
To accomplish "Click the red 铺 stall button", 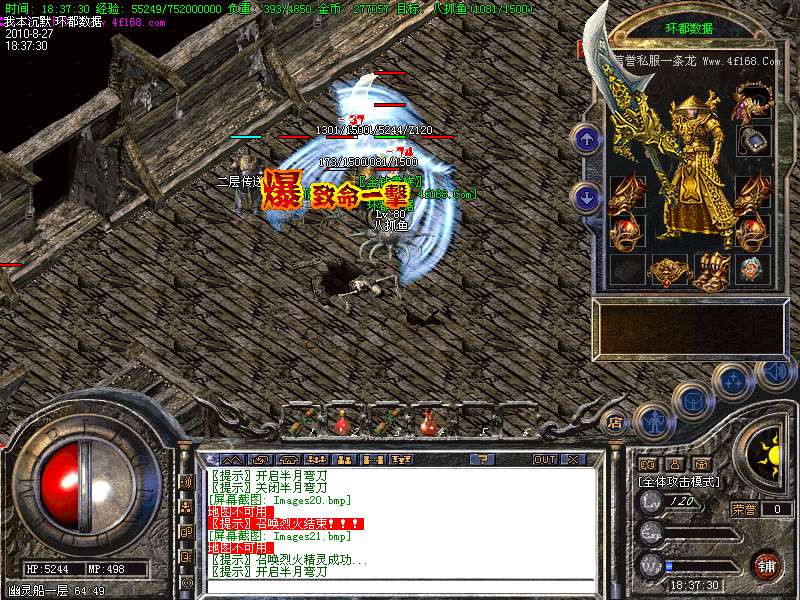I will tap(766, 564).
